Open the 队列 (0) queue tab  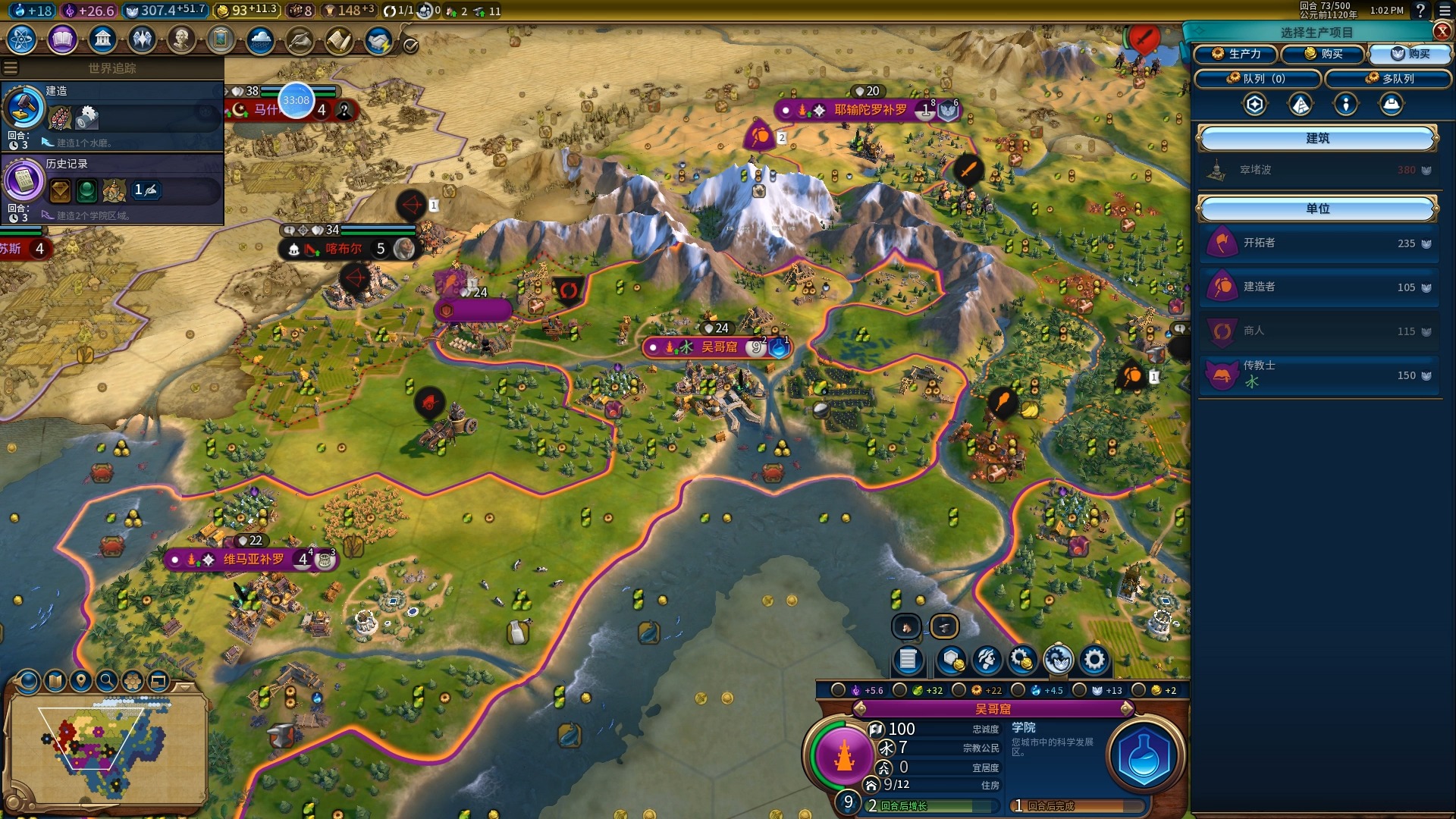1257,79
